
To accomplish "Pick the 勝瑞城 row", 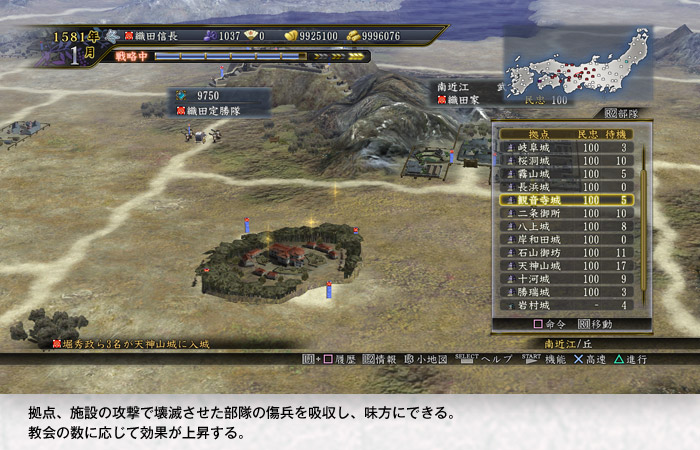I will [x=566, y=291].
